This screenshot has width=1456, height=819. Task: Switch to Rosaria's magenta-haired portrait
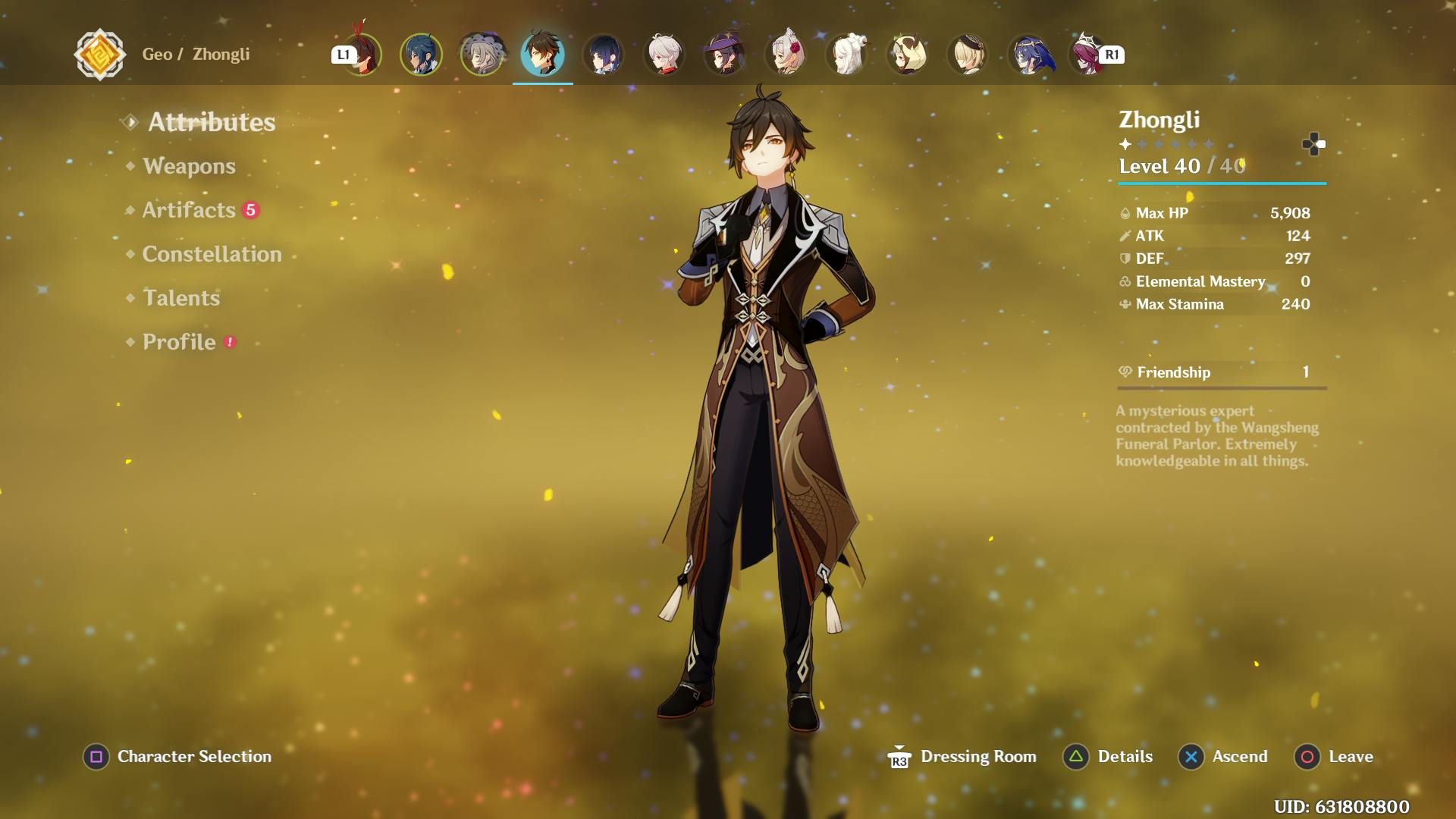tap(1087, 55)
